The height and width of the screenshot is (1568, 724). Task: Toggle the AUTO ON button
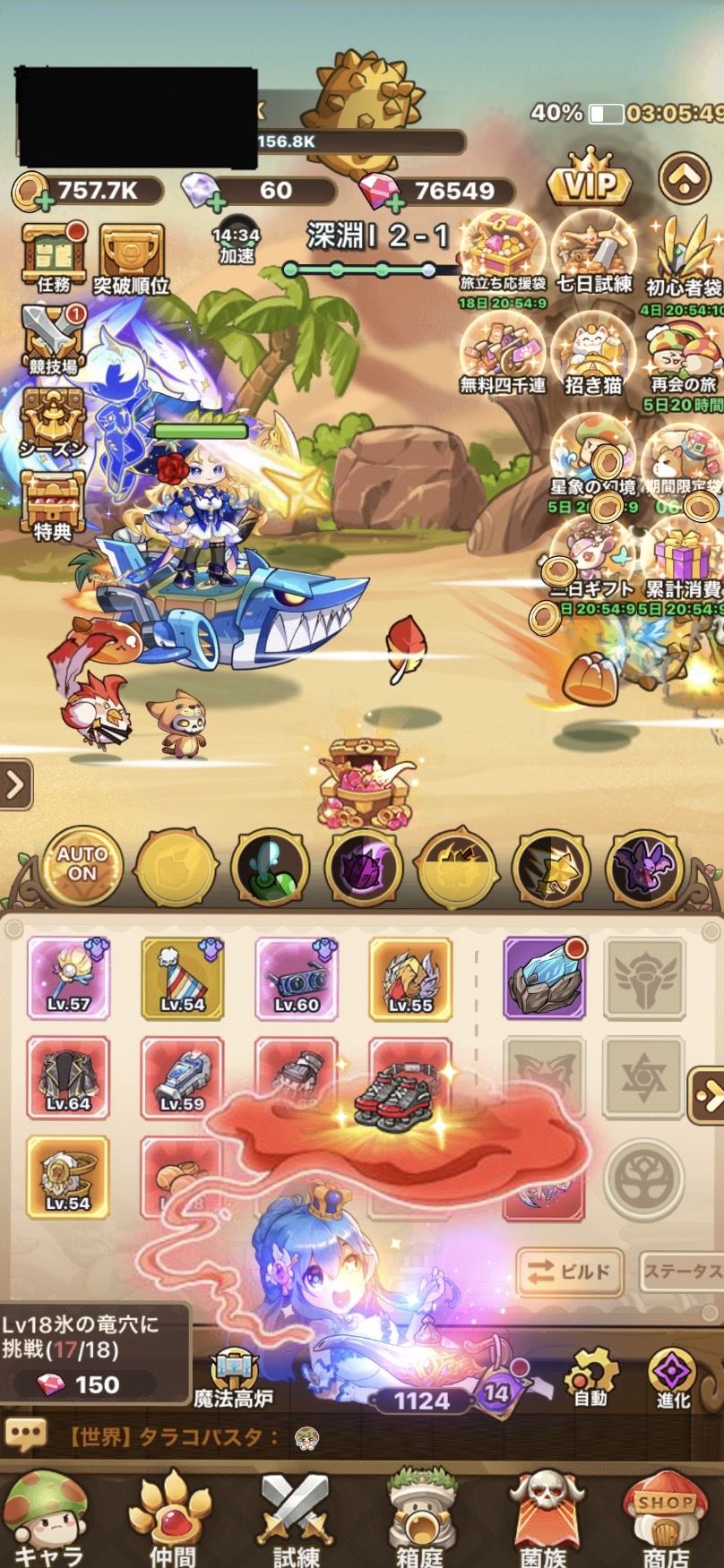[82, 865]
